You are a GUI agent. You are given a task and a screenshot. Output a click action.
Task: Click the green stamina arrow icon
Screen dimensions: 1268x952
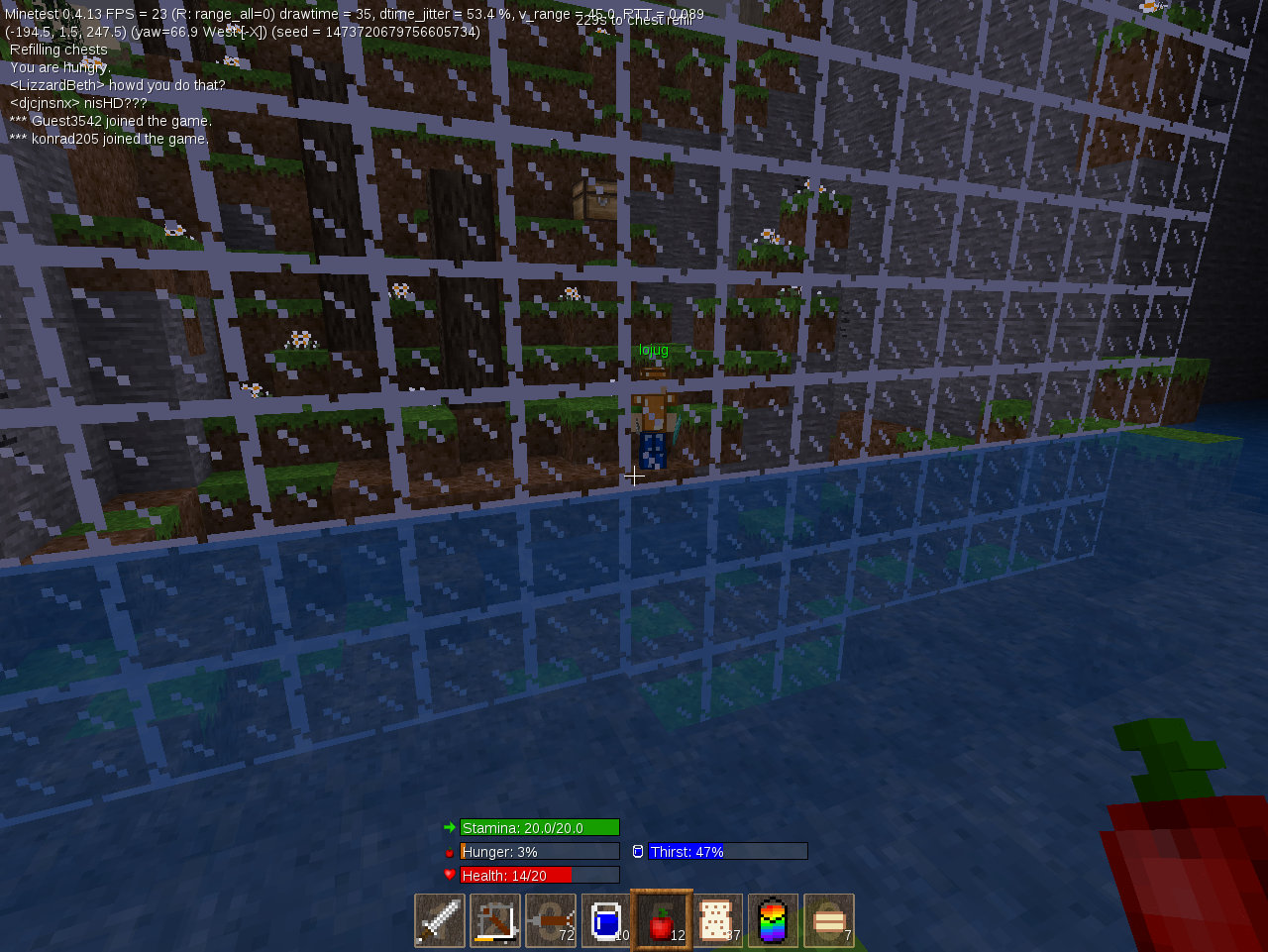(451, 827)
